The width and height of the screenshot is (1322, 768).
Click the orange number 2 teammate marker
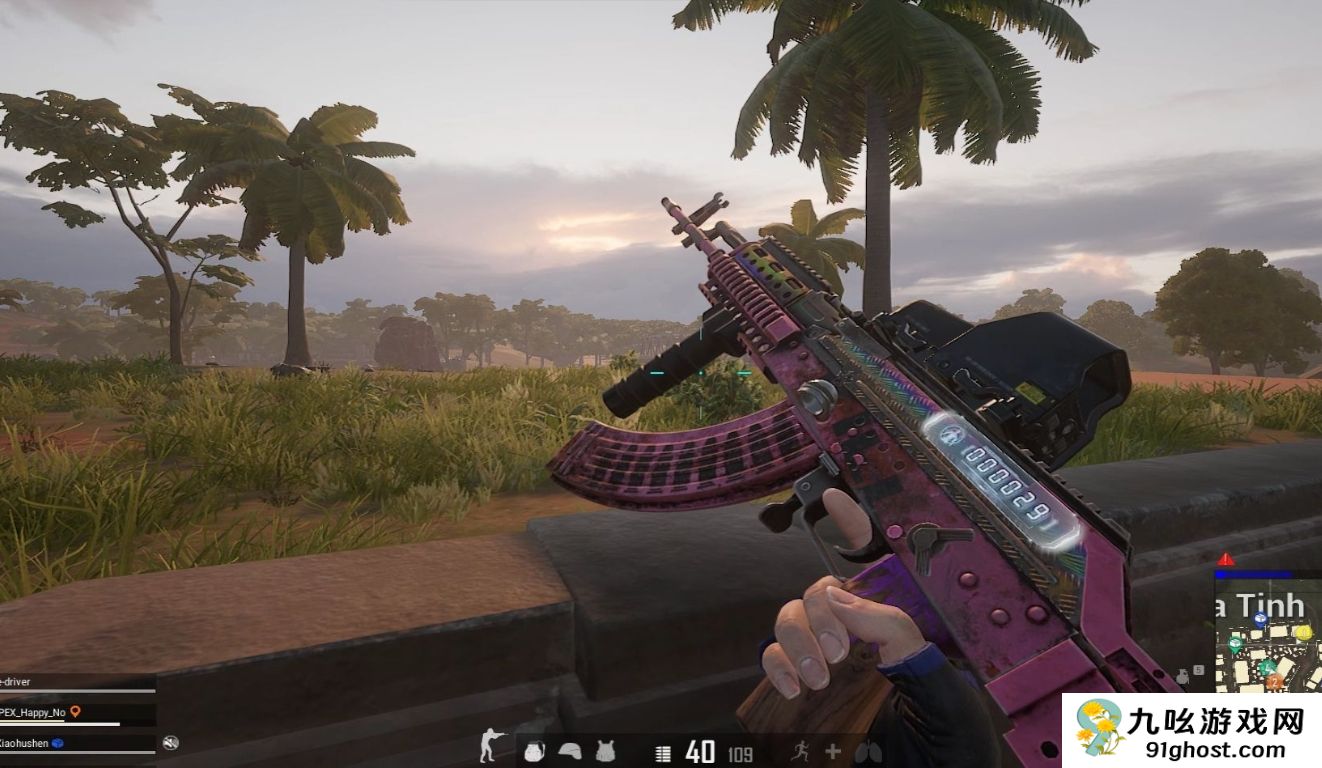[1274, 682]
